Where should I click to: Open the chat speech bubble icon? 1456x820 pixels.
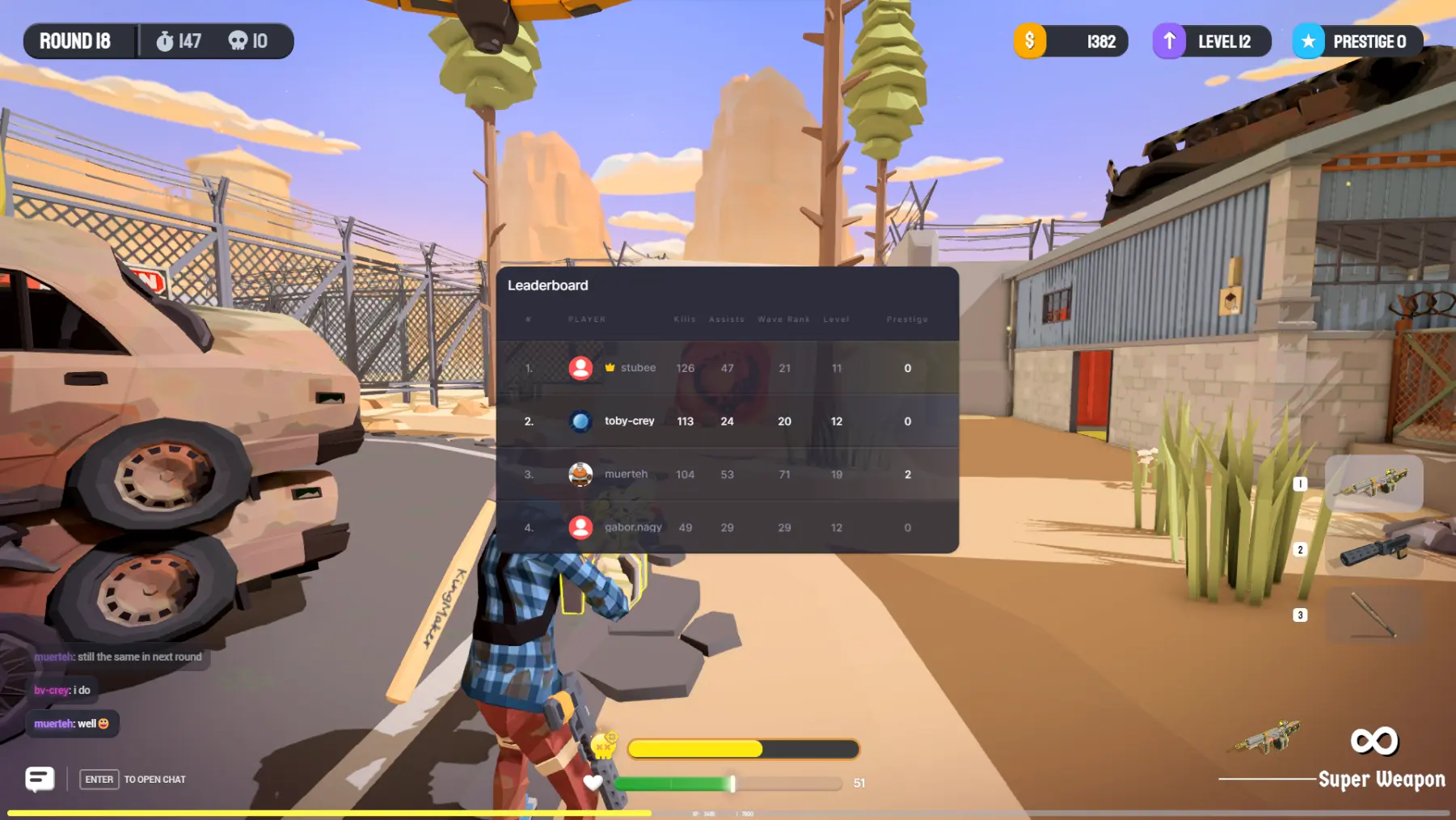point(40,779)
